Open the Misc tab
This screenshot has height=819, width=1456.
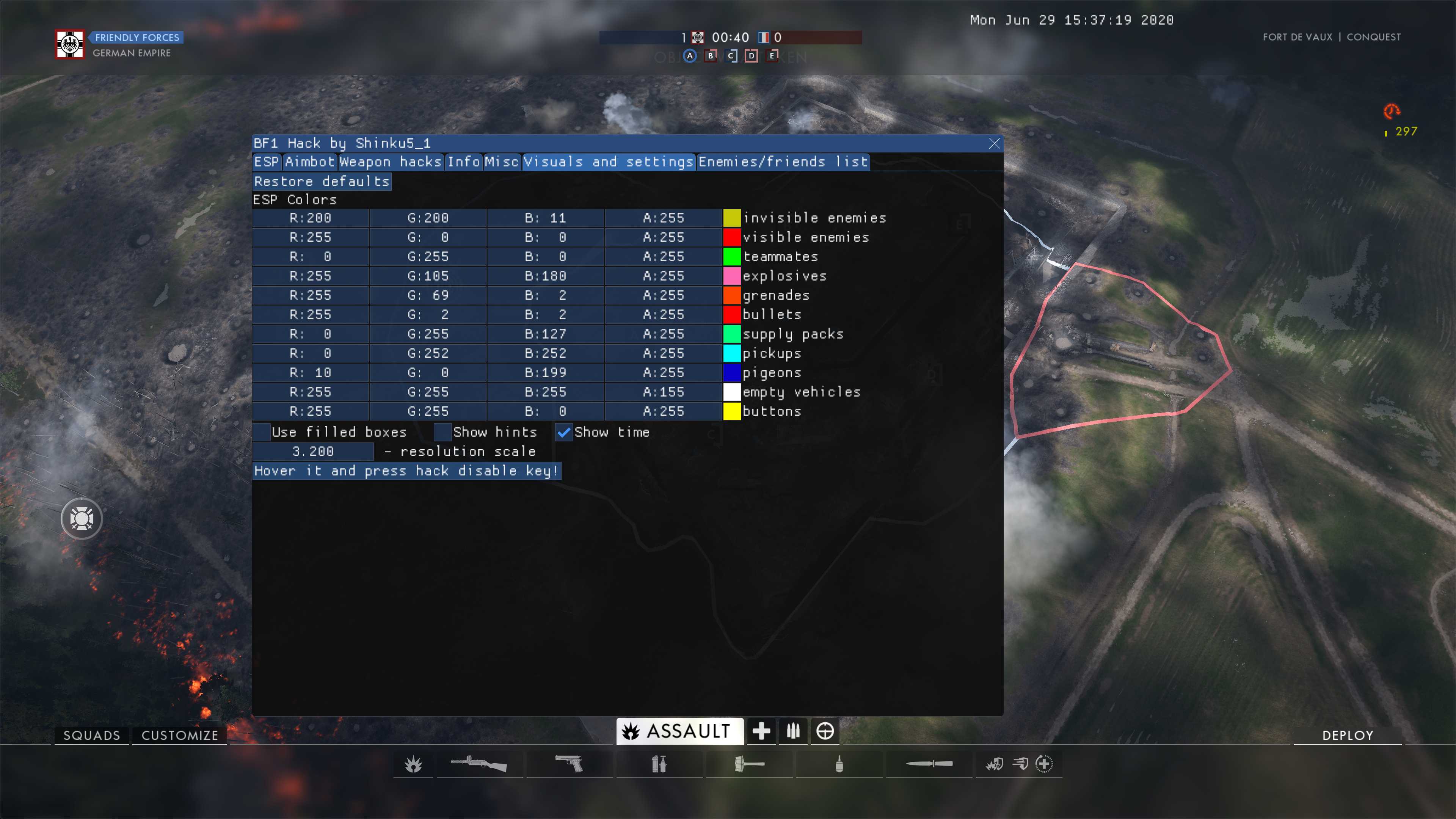[x=501, y=162]
